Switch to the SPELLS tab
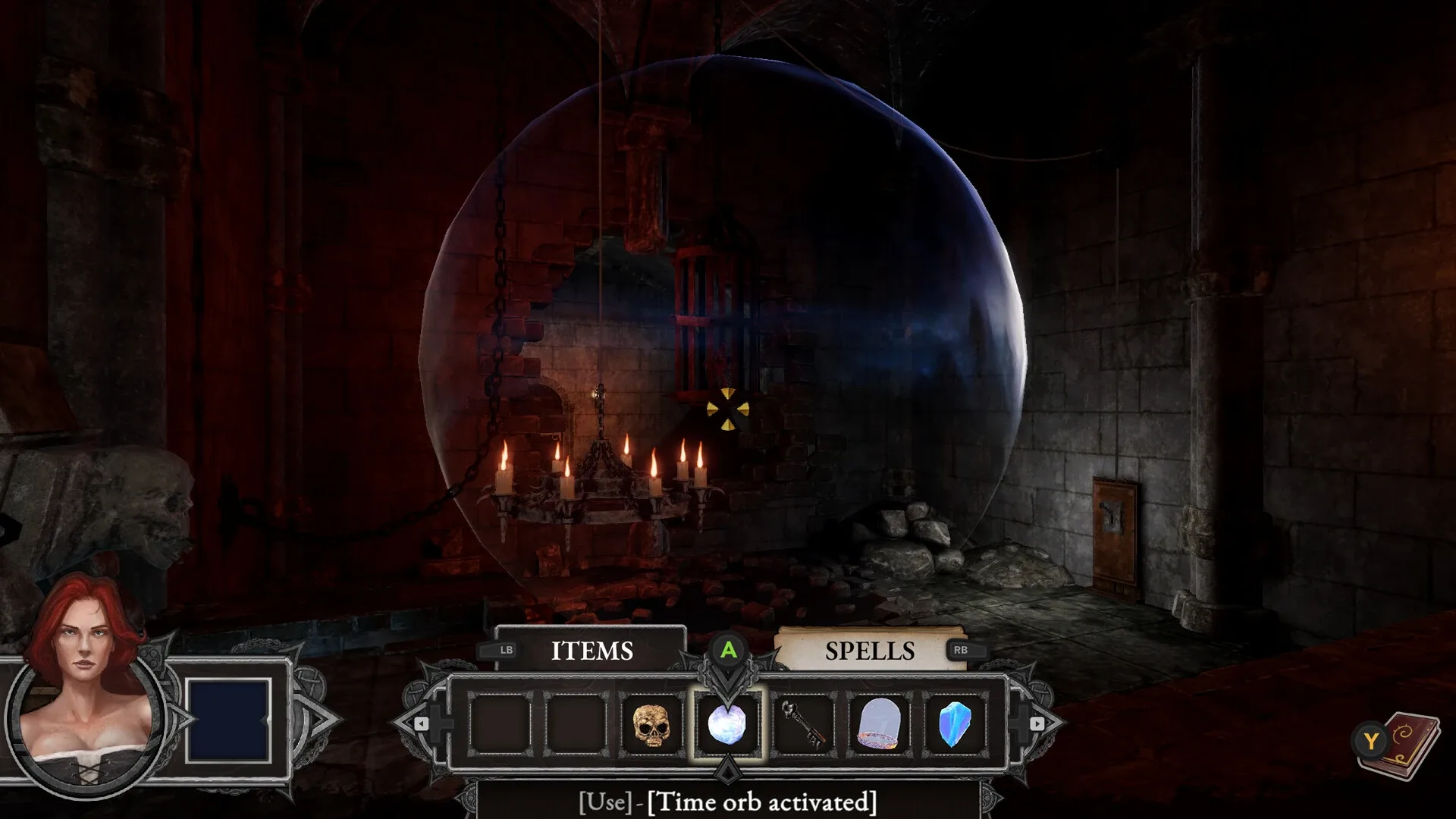Image resolution: width=1456 pixels, height=819 pixels. (x=869, y=651)
